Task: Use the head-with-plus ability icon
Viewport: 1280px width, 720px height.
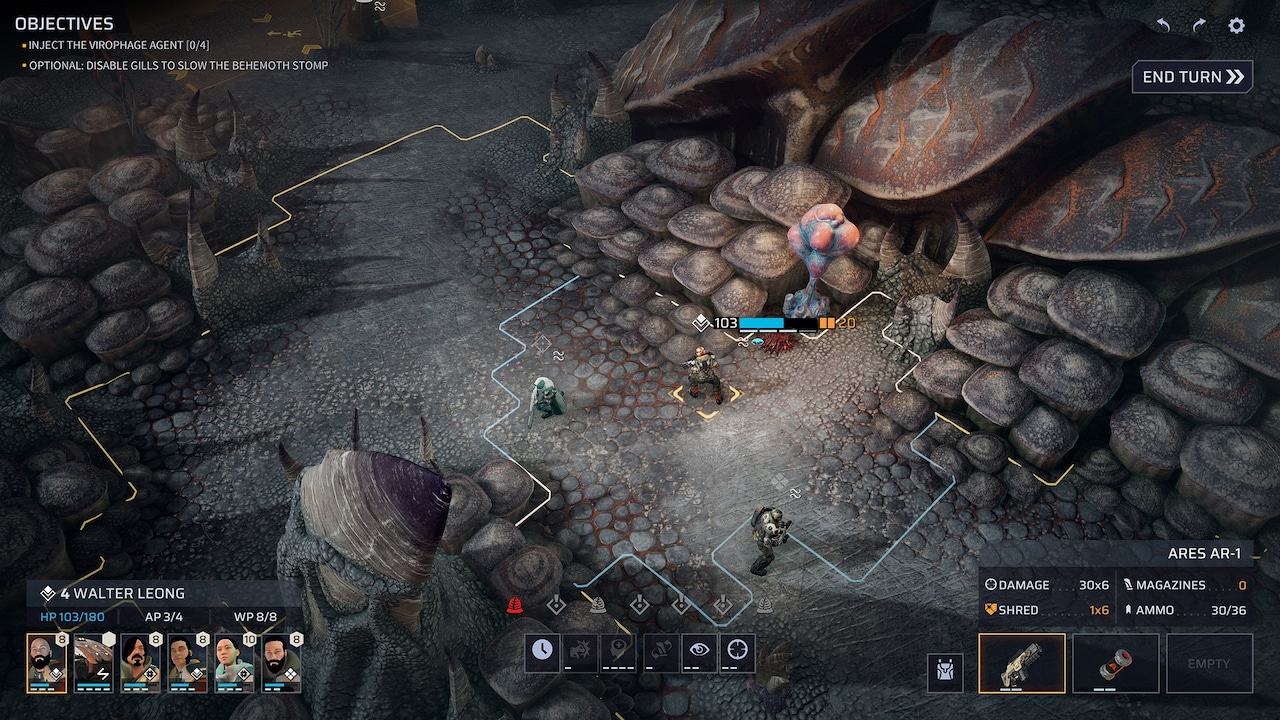Action: pyautogui.click(x=620, y=652)
